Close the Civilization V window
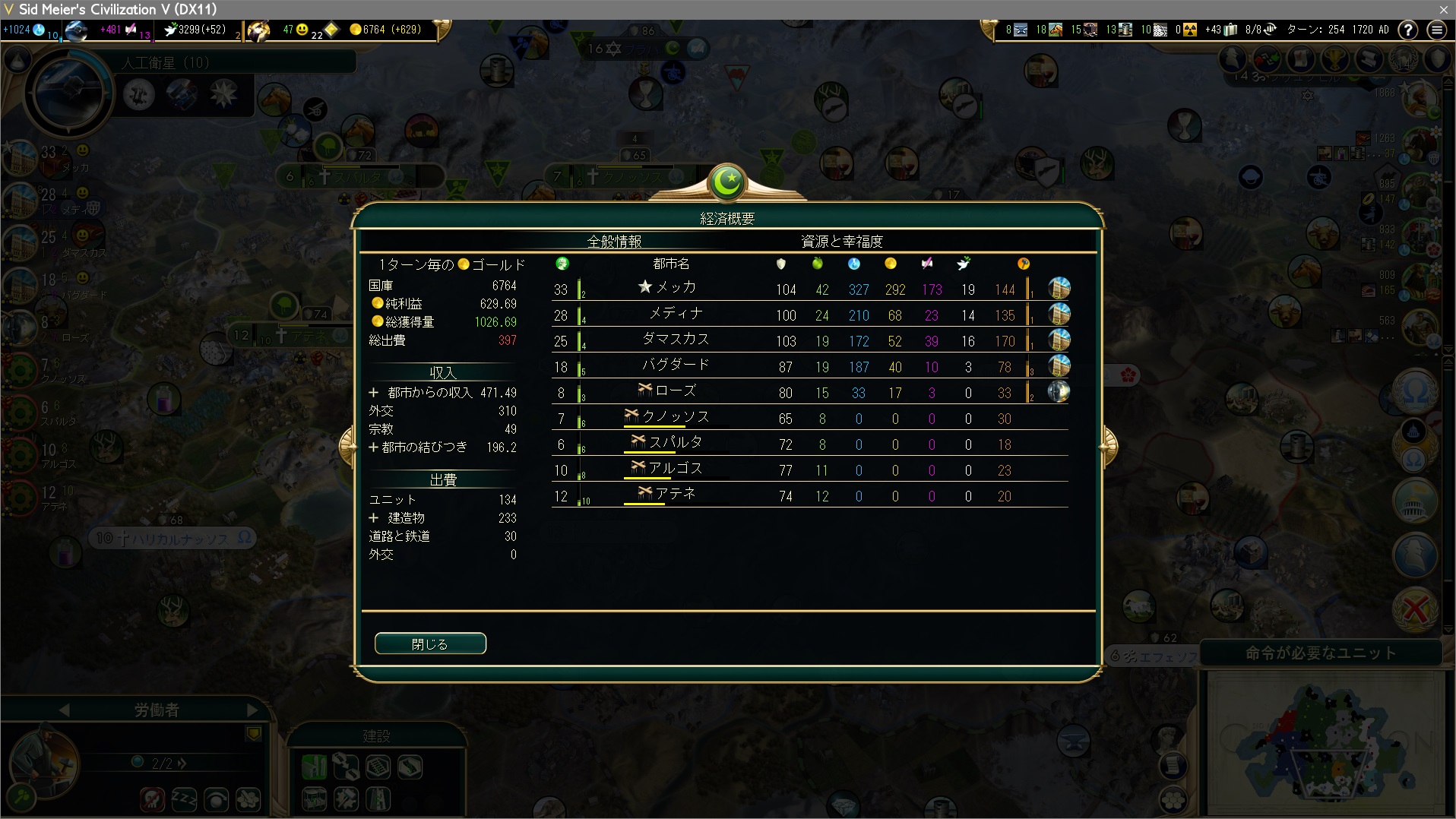This screenshot has height=819, width=1456. (x=1443, y=9)
